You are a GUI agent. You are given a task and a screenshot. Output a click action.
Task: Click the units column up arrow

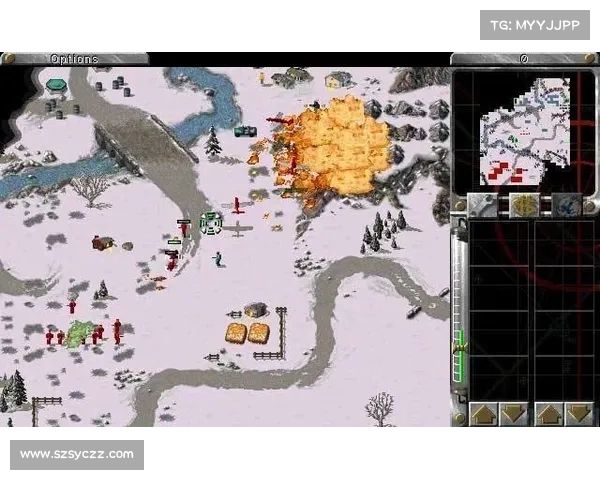click(x=549, y=413)
